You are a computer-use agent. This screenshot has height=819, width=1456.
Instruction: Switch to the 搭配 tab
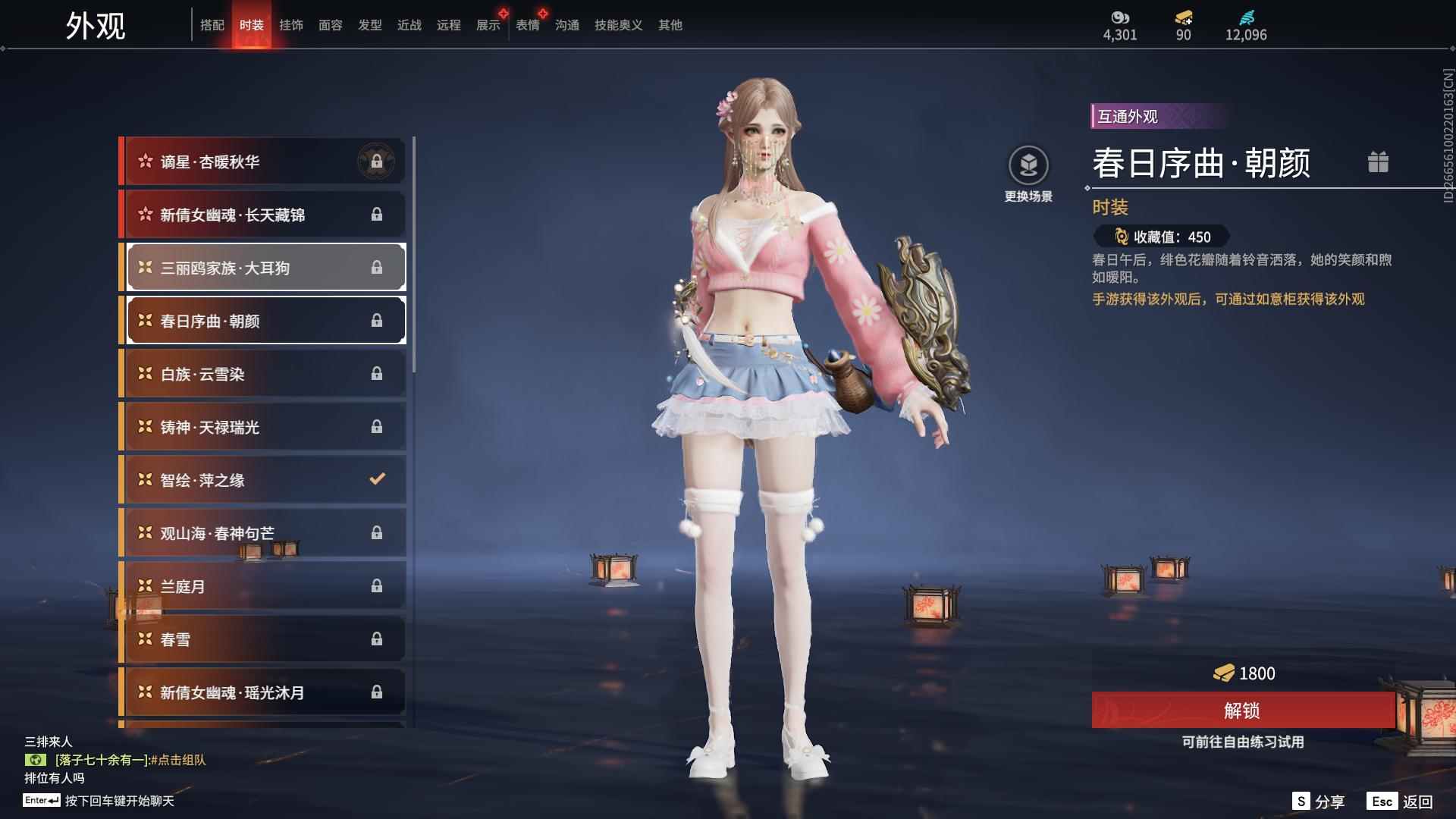tap(212, 26)
